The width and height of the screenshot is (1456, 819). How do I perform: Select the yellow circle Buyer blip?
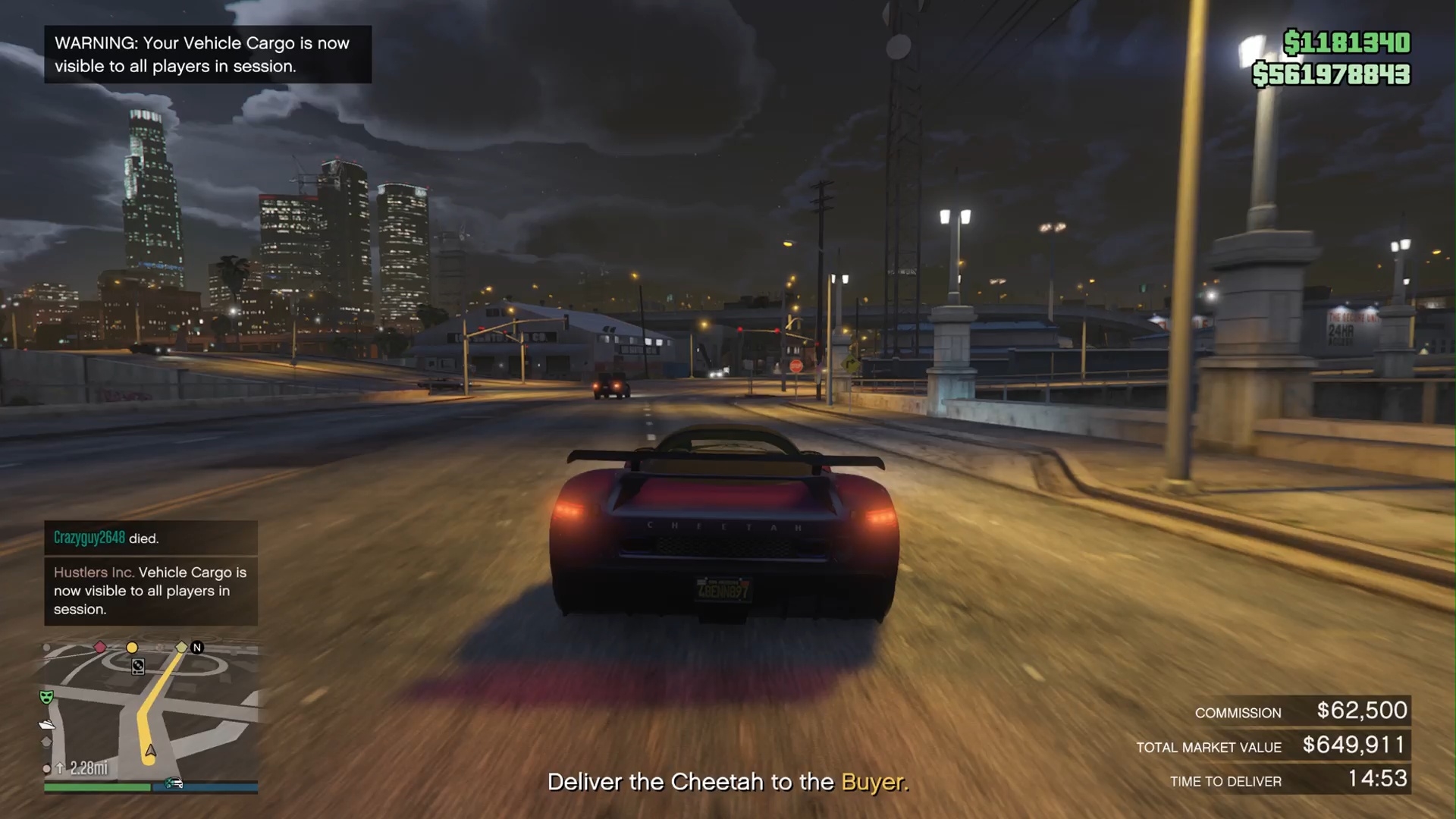click(x=132, y=648)
